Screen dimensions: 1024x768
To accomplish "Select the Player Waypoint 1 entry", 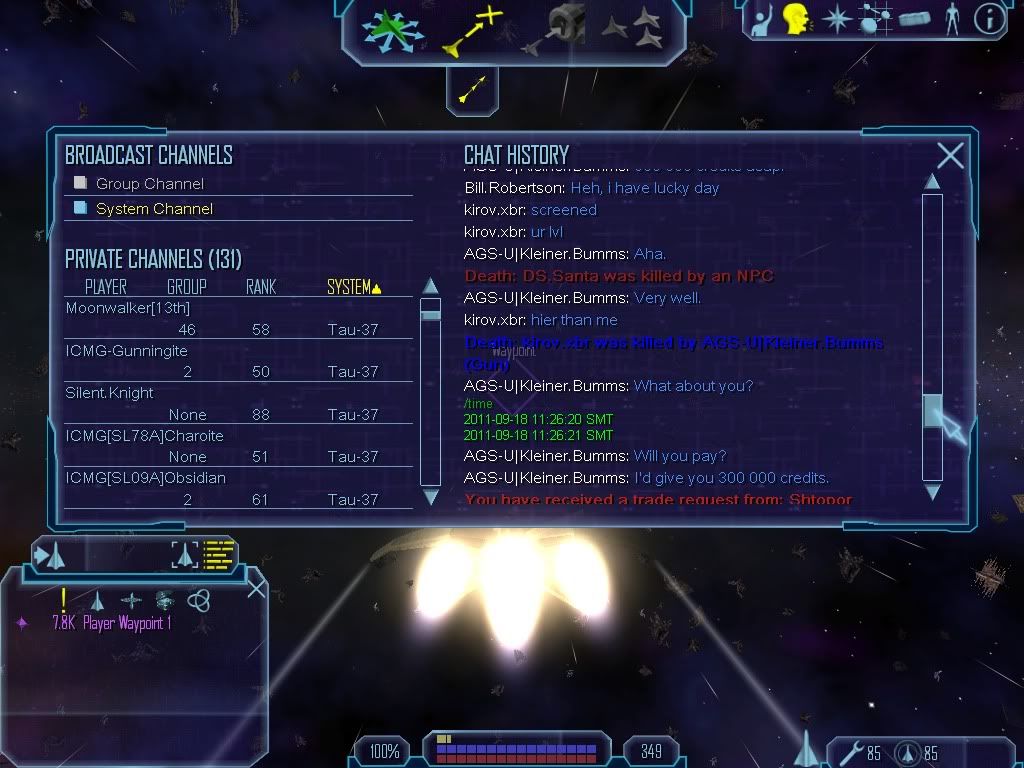I will (x=112, y=623).
